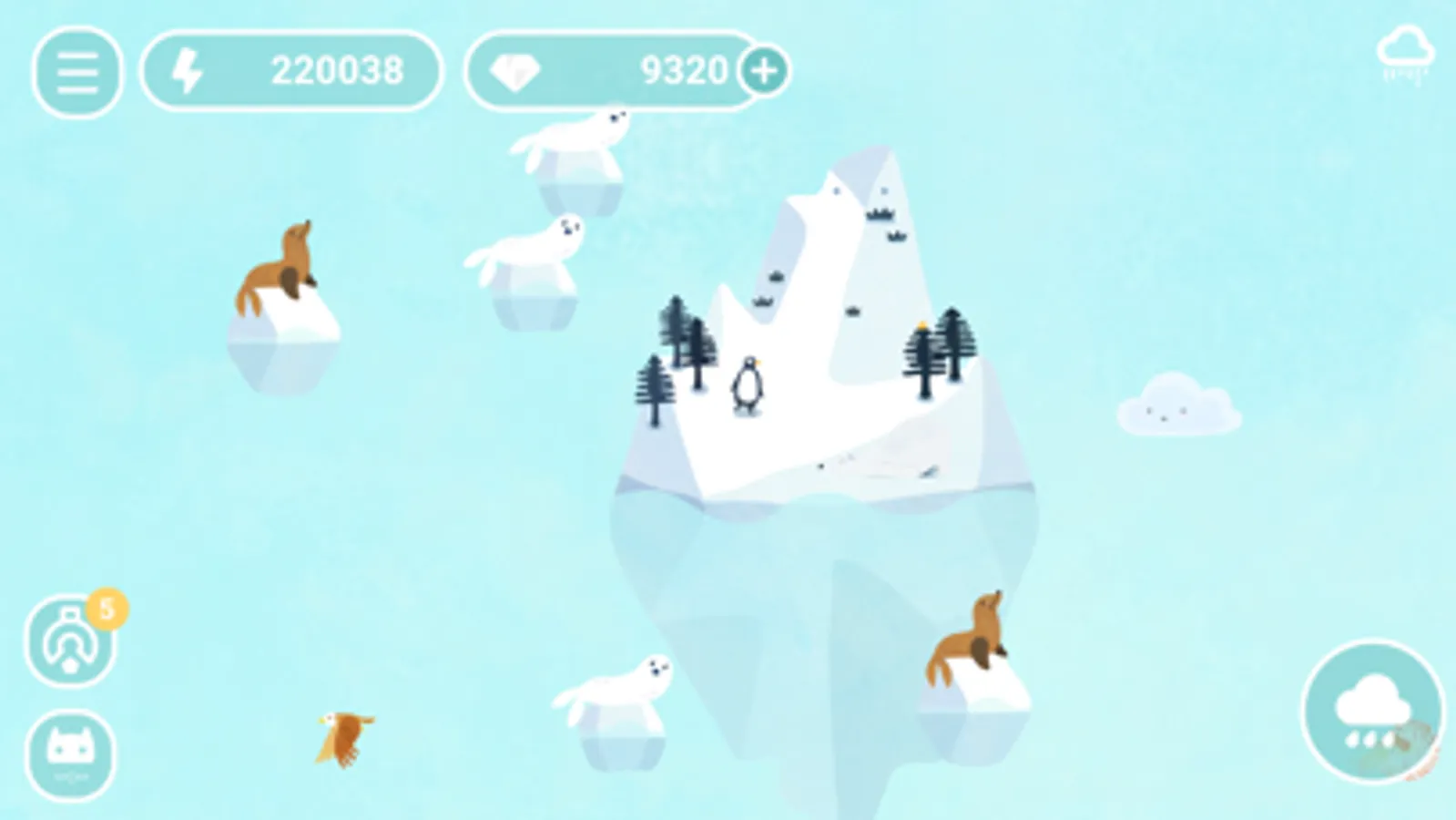Tap the penguin standing on the iceberg
Screen dimensions: 1456x820
pos(746,386)
